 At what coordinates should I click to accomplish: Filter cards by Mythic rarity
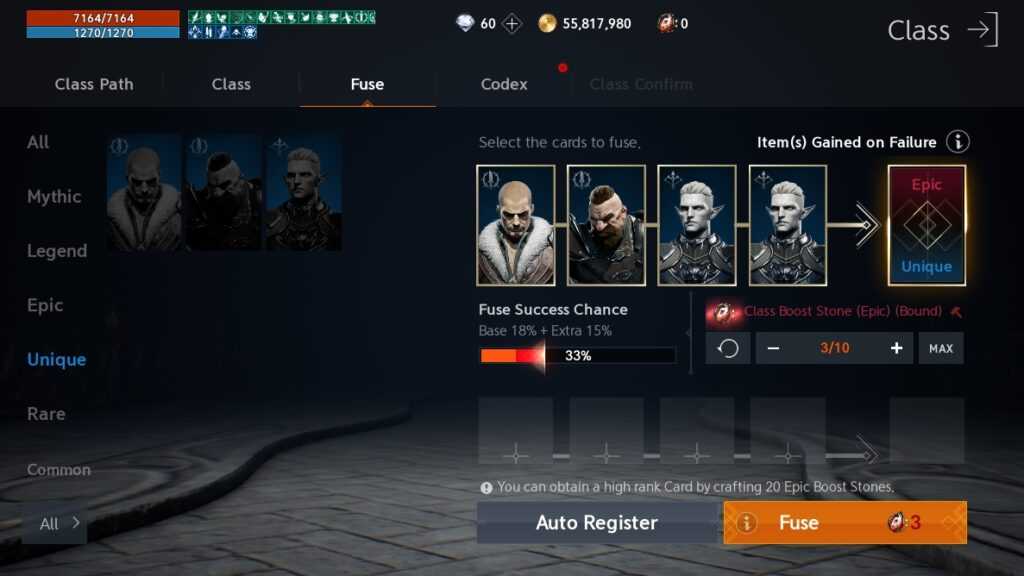pyautogui.click(x=54, y=196)
